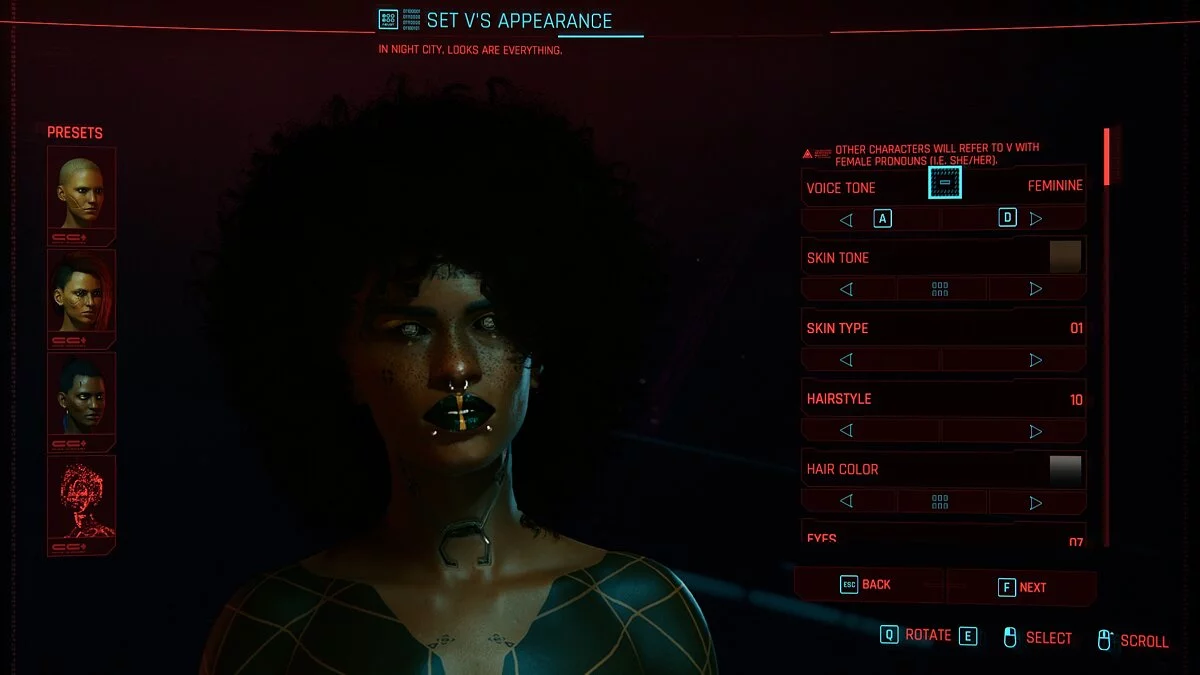Cycle Hair Color to previous color

point(846,501)
